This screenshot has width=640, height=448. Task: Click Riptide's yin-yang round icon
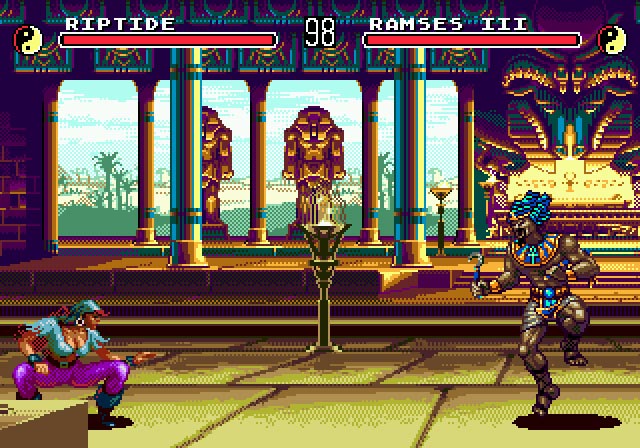click(x=27, y=38)
